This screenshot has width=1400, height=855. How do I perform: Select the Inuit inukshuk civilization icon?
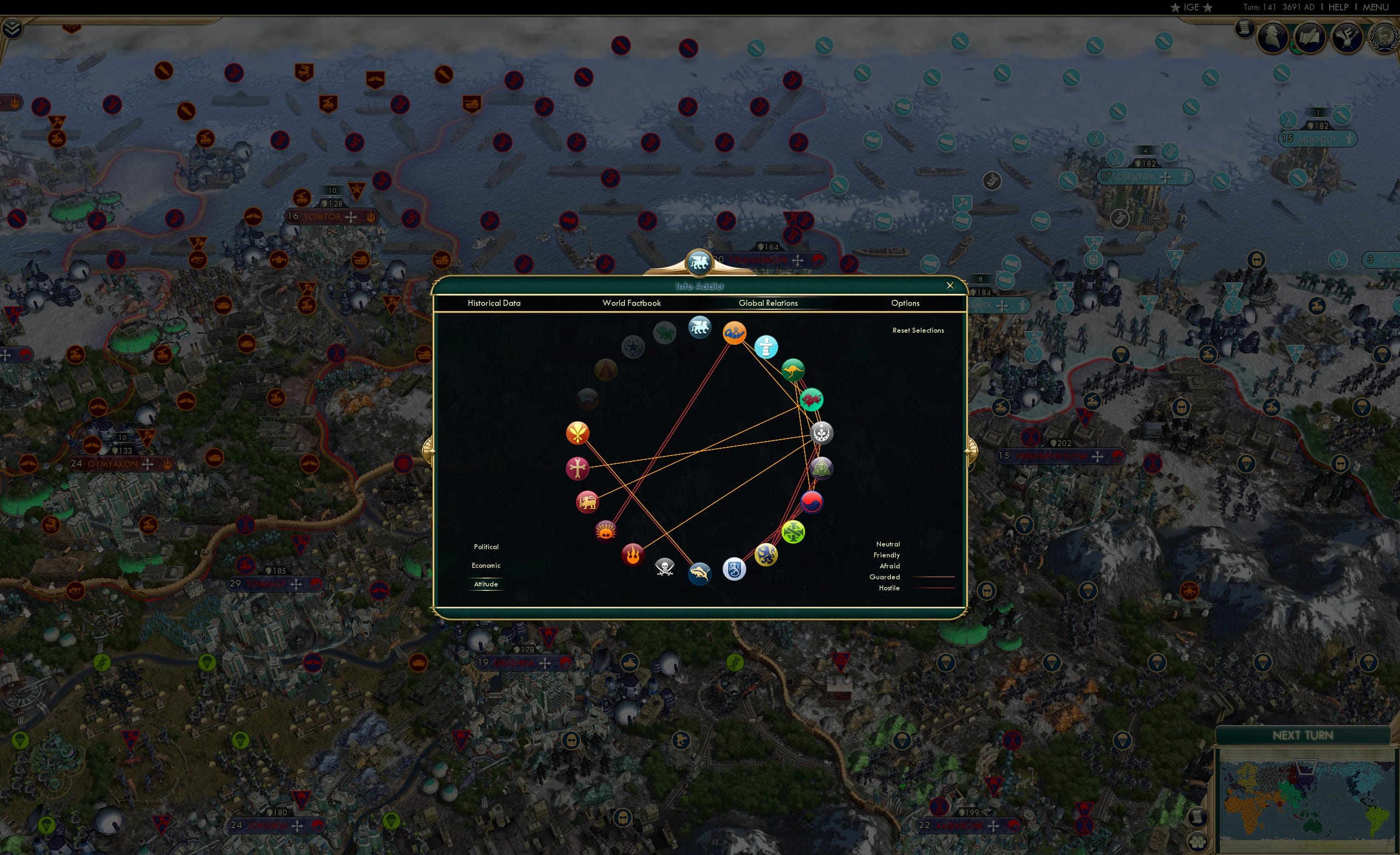[x=766, y=346]
